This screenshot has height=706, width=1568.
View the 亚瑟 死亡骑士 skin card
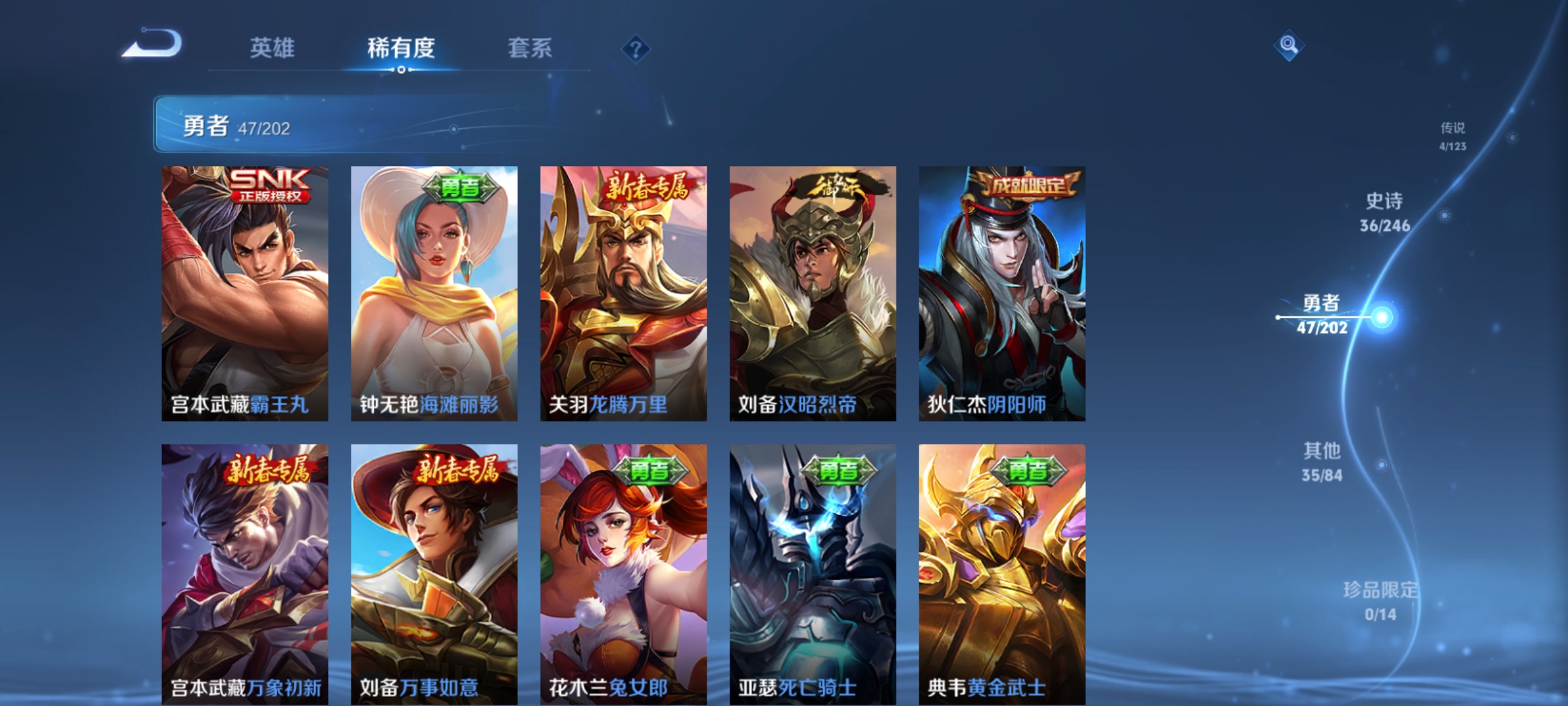pyautogui.click(x=813, y=574)
